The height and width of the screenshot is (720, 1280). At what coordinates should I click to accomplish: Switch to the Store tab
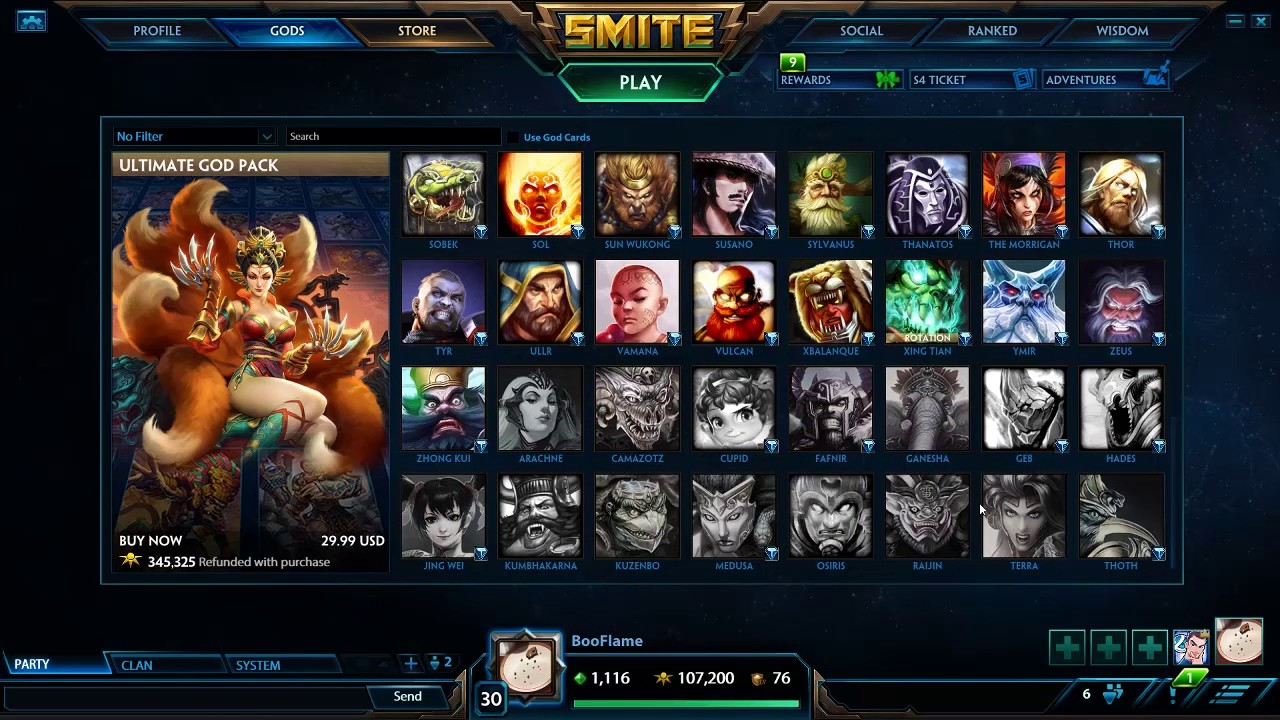coord(416,30)
